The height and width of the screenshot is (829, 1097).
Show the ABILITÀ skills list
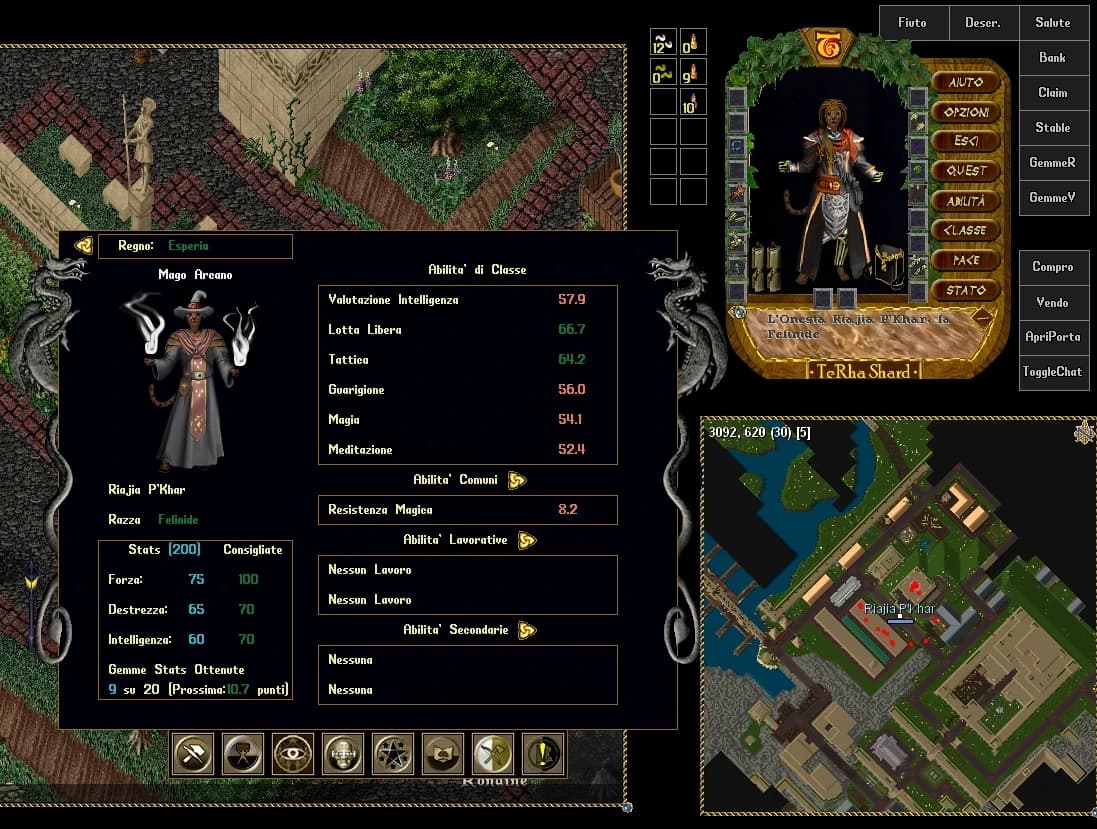point(966,201)
